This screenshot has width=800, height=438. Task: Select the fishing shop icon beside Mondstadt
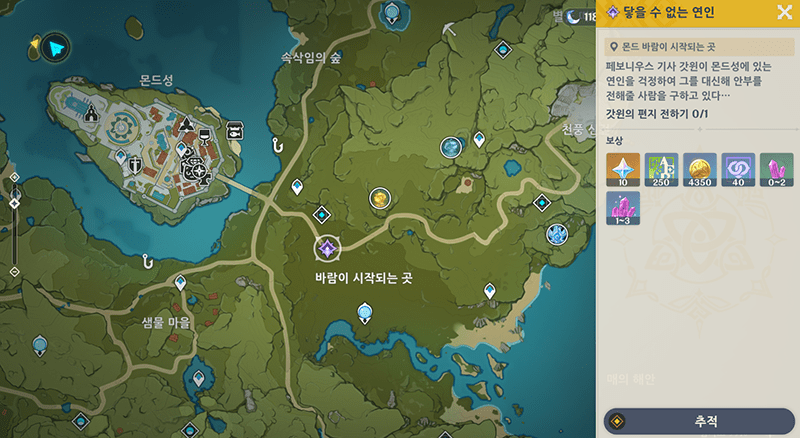click(x=236, y=130)
